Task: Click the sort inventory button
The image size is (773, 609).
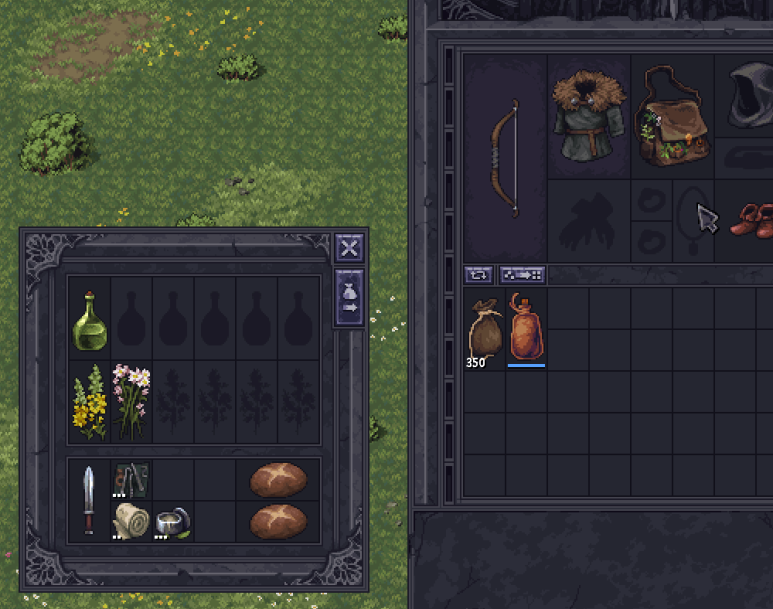Action: click(x=520, y=274)
